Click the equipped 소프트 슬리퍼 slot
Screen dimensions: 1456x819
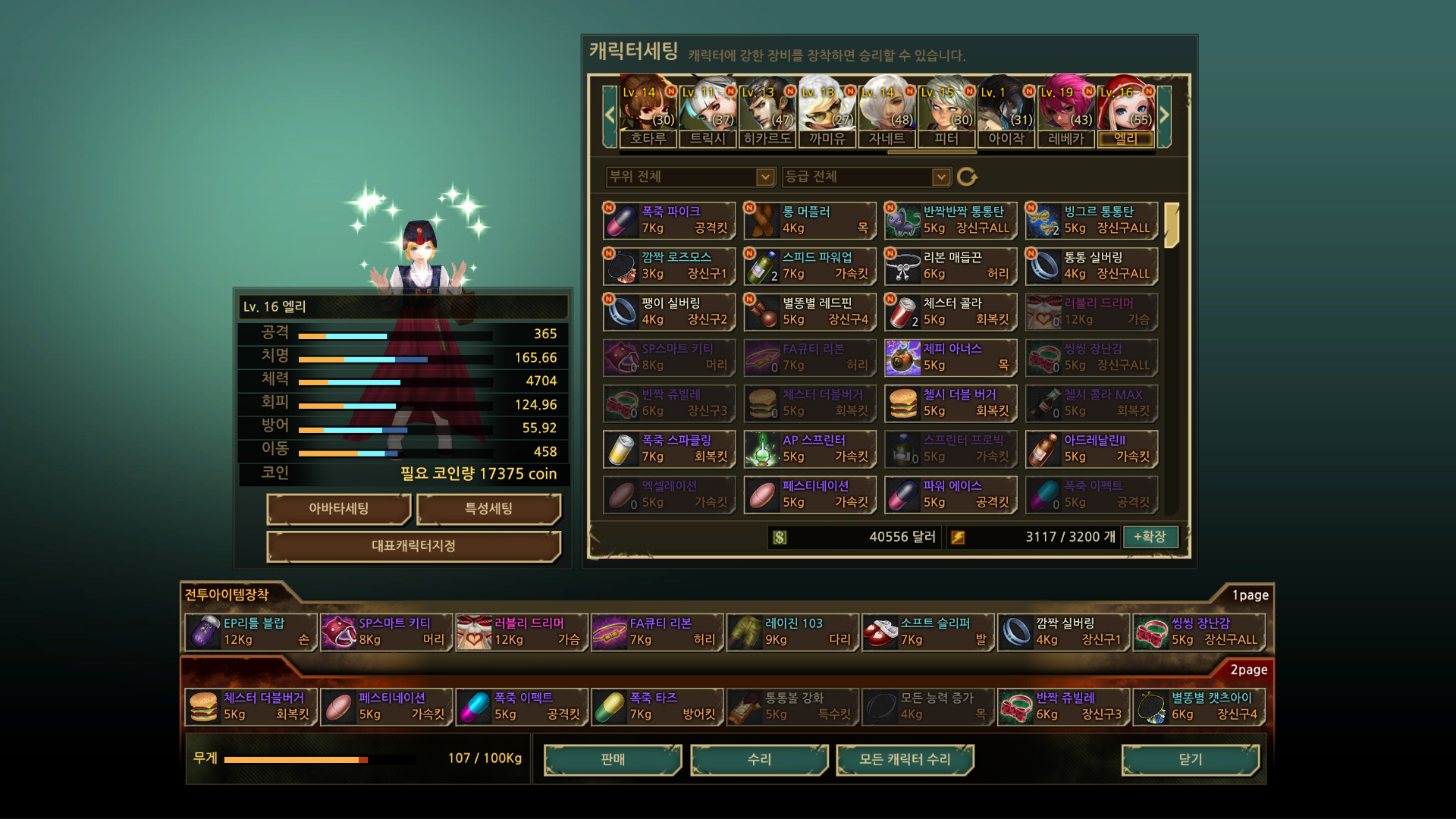927,632
